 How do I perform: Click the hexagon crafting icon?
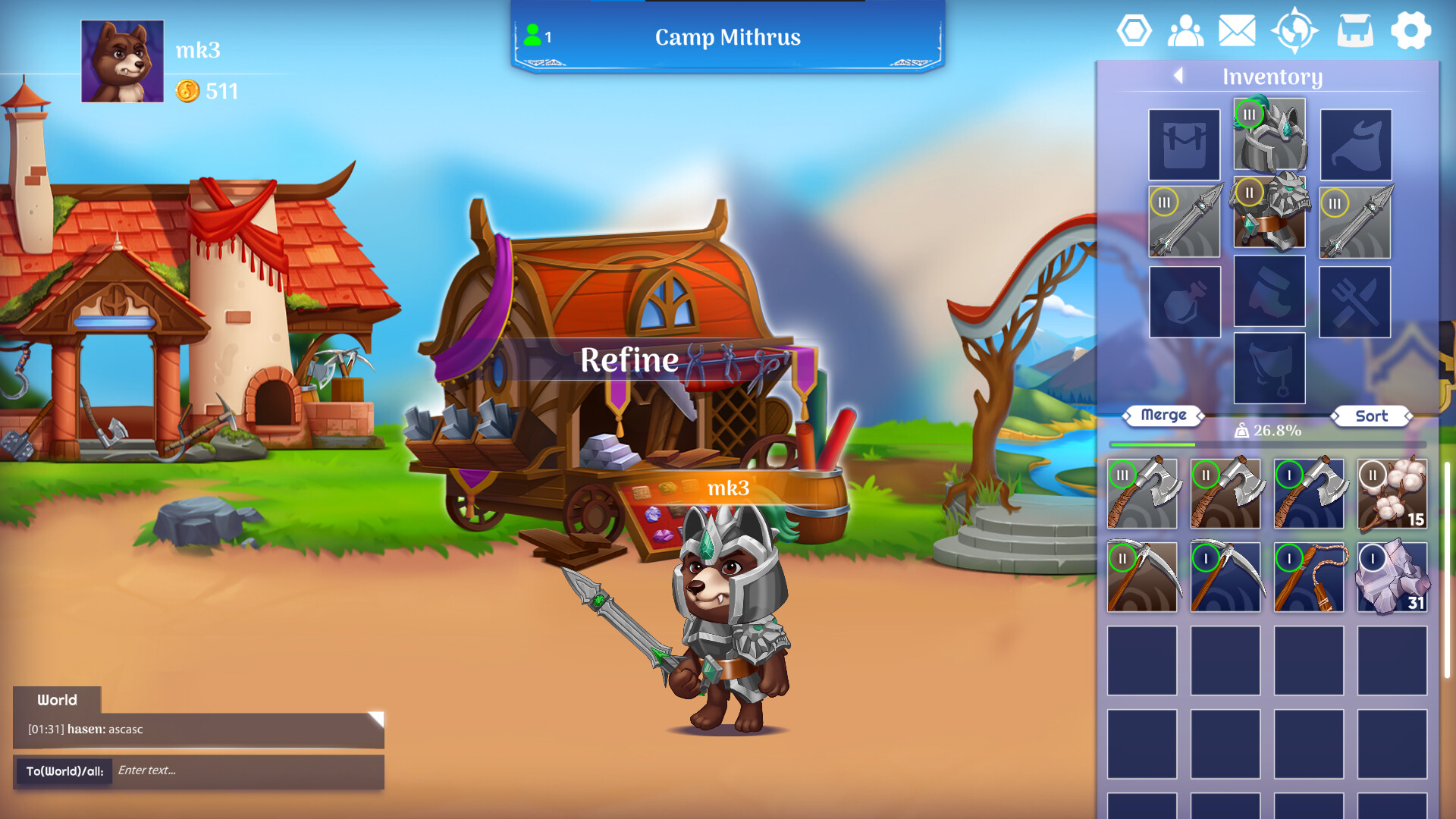point(1135,32)
